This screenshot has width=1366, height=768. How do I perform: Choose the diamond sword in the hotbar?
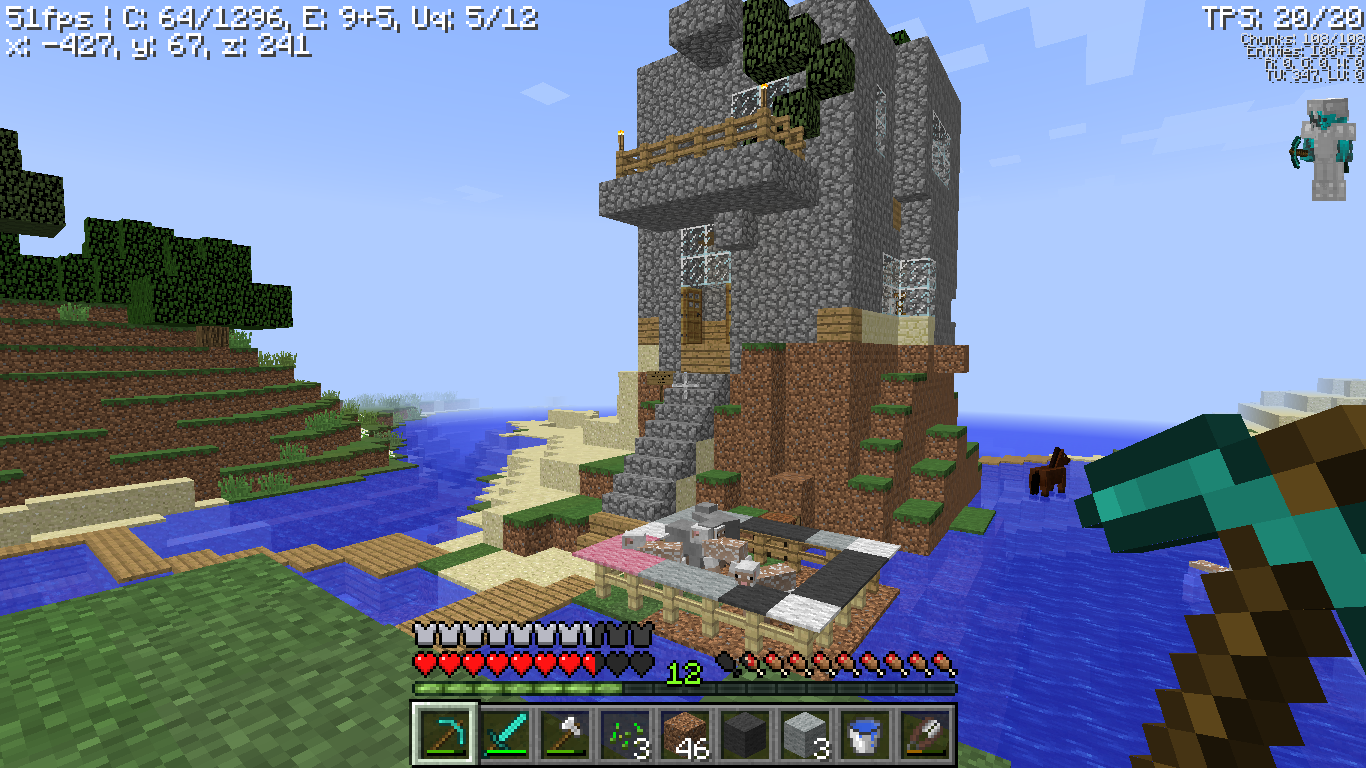coord(504,735)
